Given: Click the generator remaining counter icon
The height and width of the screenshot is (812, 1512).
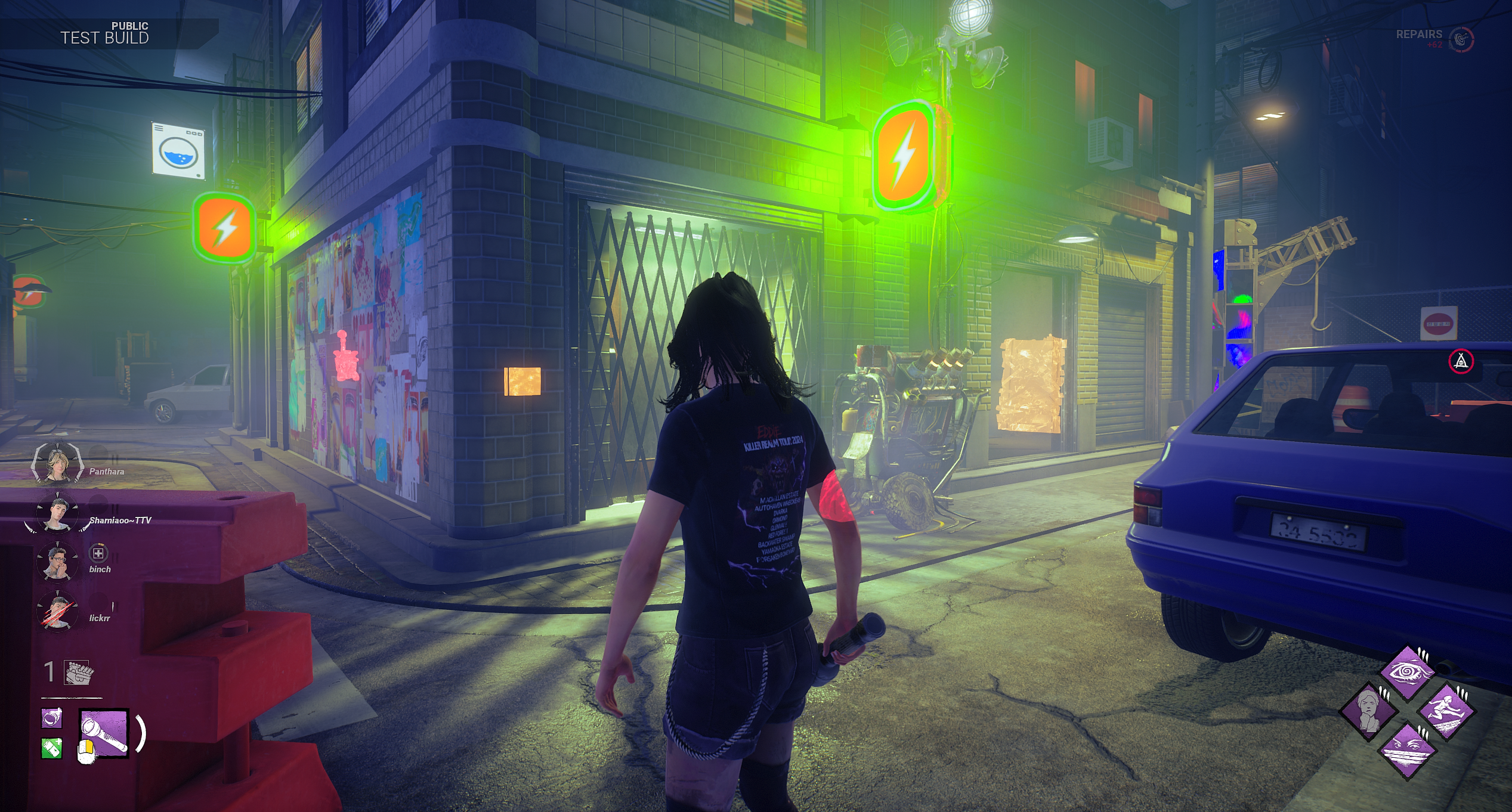Looking at the screenshot, I should [x=78, y=673].
